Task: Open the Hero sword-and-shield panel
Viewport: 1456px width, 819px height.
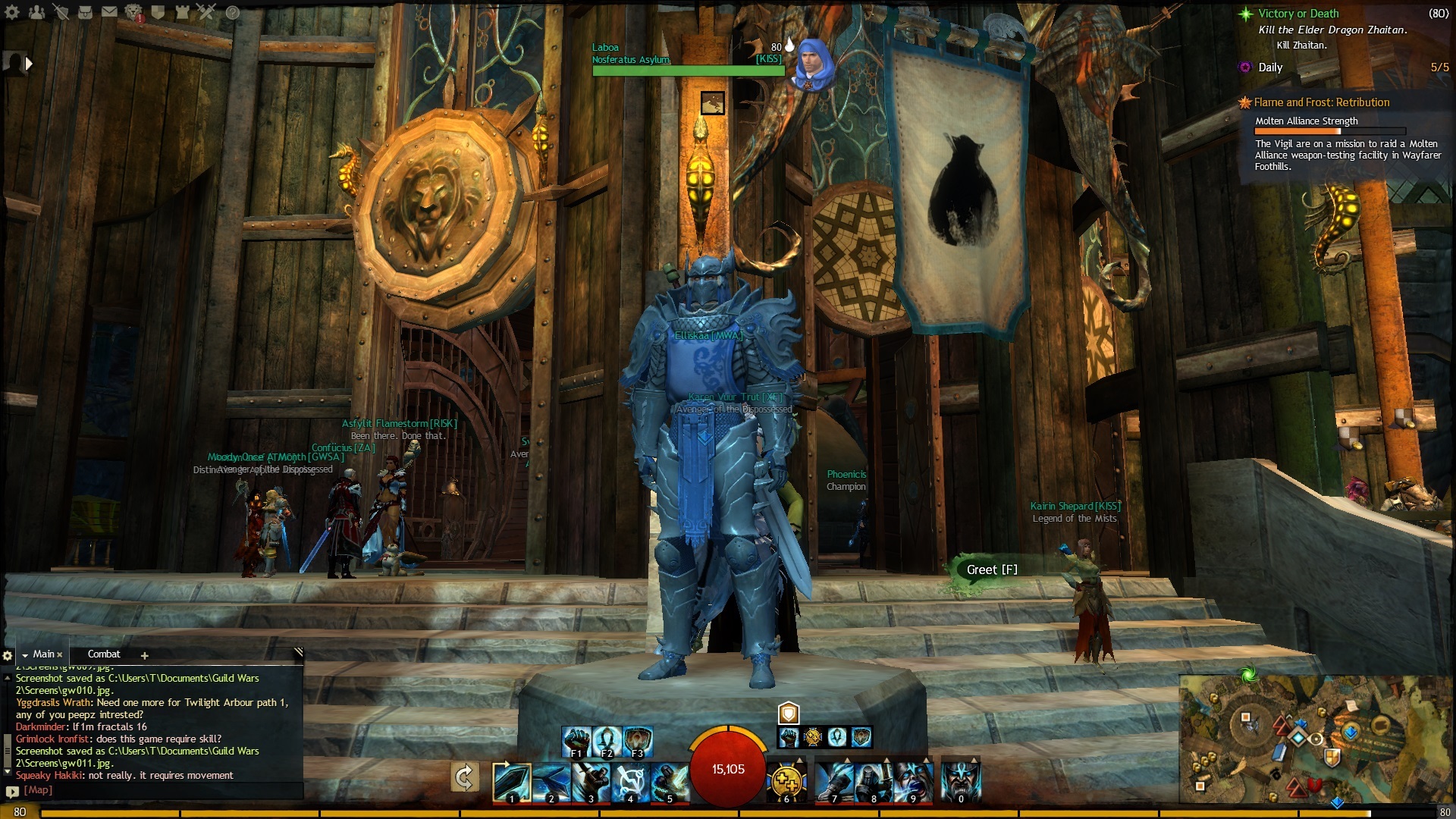Action: click(61, 12)
